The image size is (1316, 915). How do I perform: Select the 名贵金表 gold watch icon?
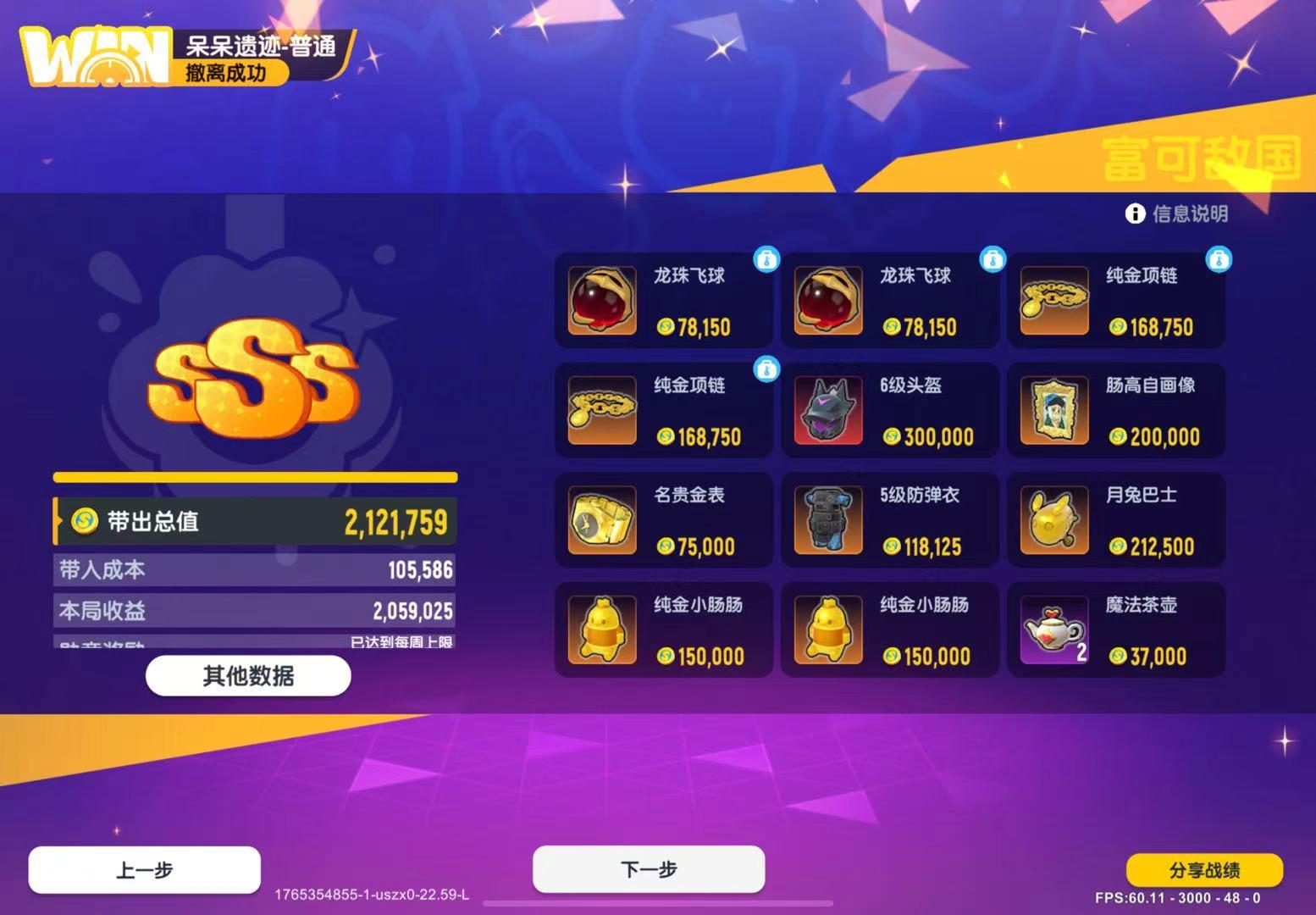point(602,519)
